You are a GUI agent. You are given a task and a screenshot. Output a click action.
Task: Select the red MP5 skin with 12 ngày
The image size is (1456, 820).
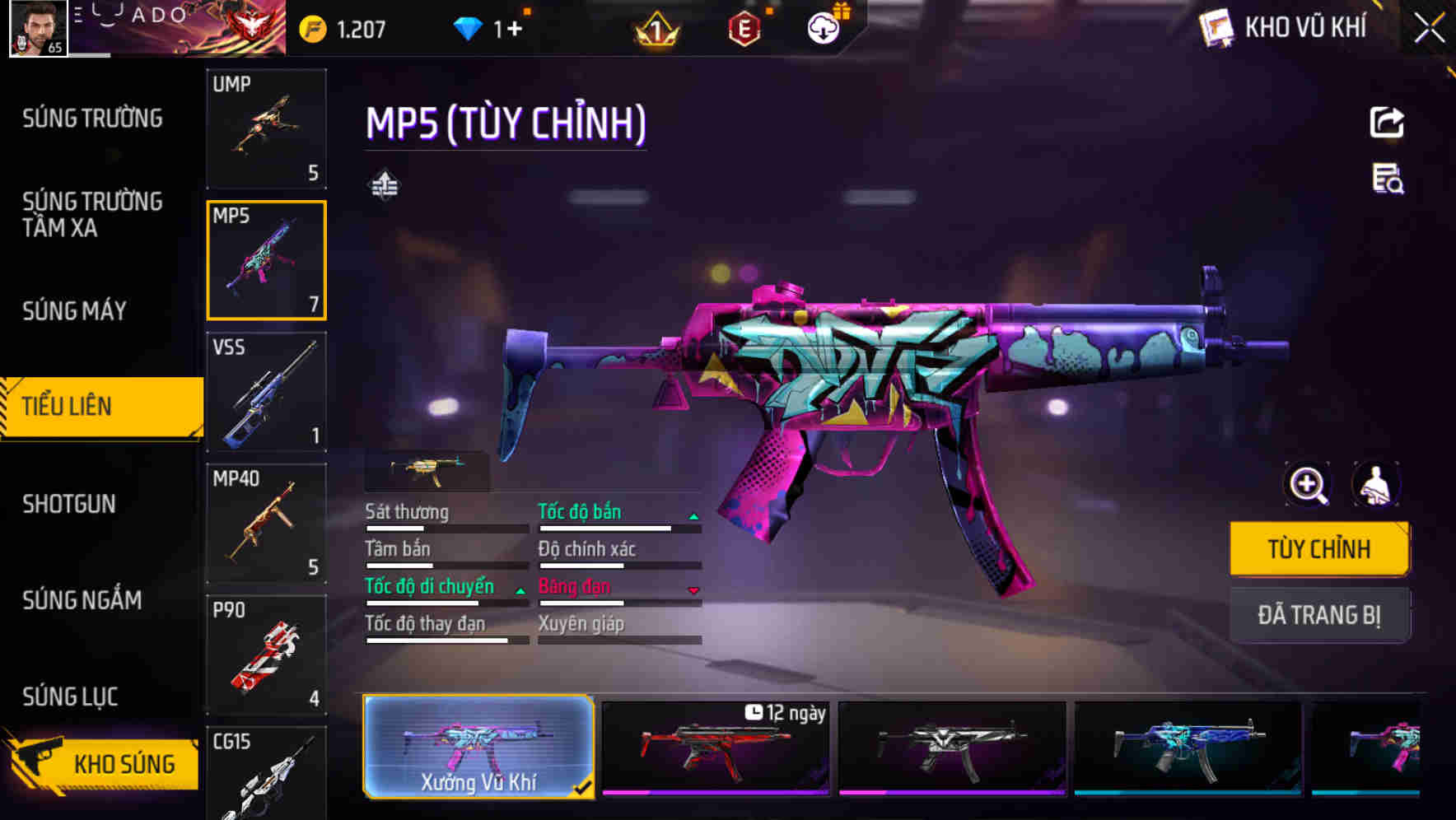click(x=715, y=748)
